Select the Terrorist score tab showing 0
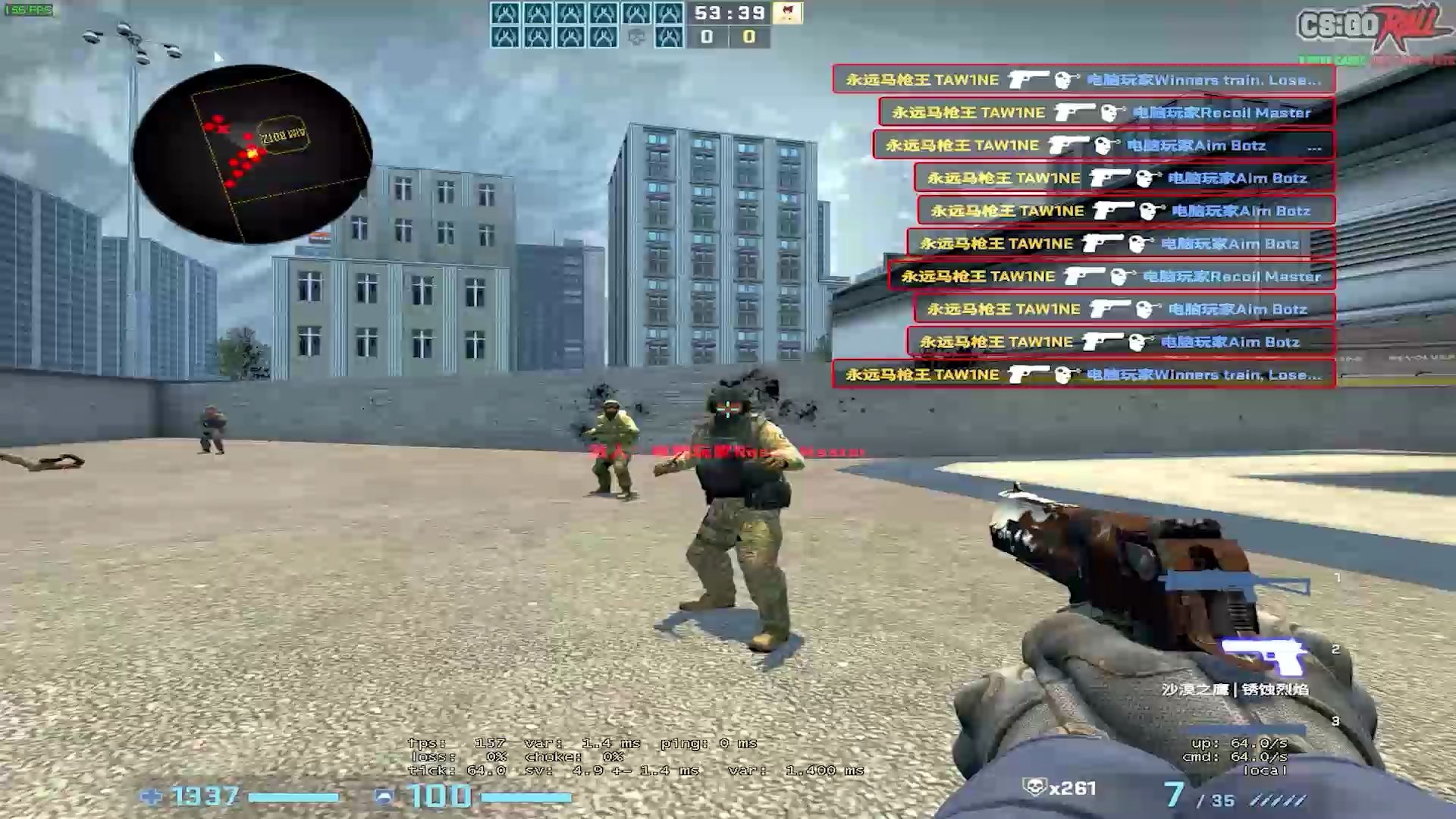Image resolution: width=1456 pixels, height=819 pixels. [x=747, y=36]
